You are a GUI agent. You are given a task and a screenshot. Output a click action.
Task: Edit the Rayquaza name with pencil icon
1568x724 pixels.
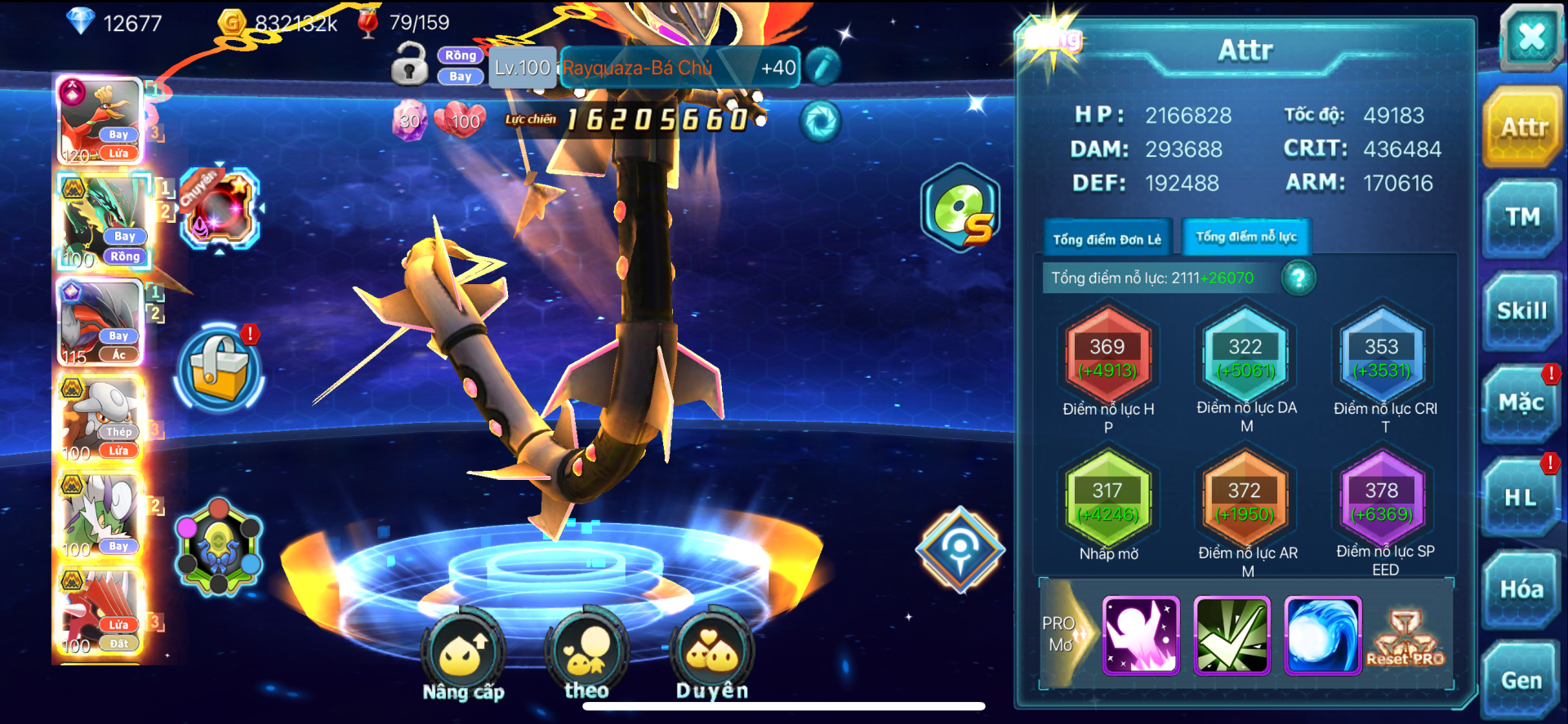point(823,67)
